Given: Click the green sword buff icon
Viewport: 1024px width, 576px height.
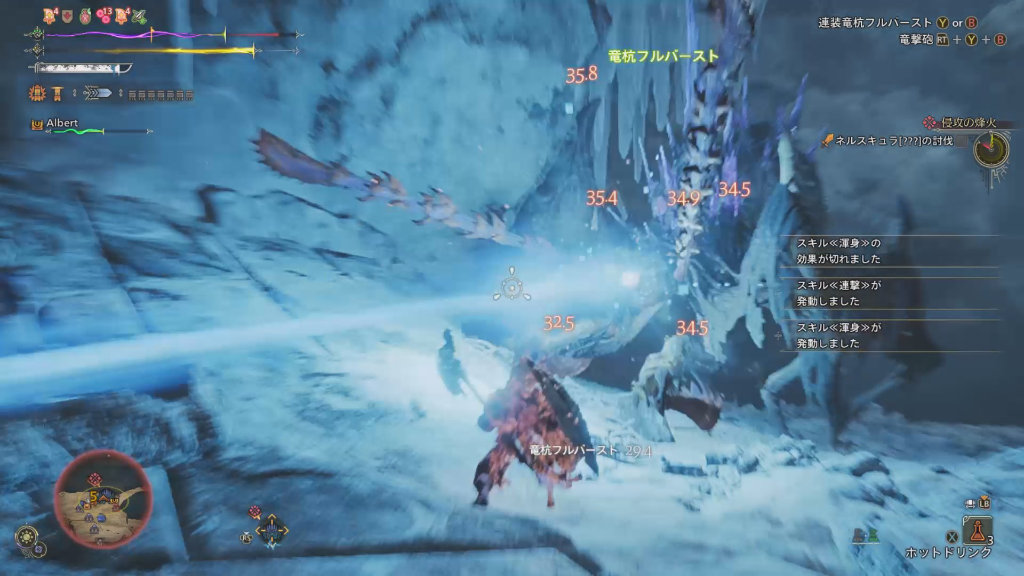Looking at the screenshot, I should point(140,16).
